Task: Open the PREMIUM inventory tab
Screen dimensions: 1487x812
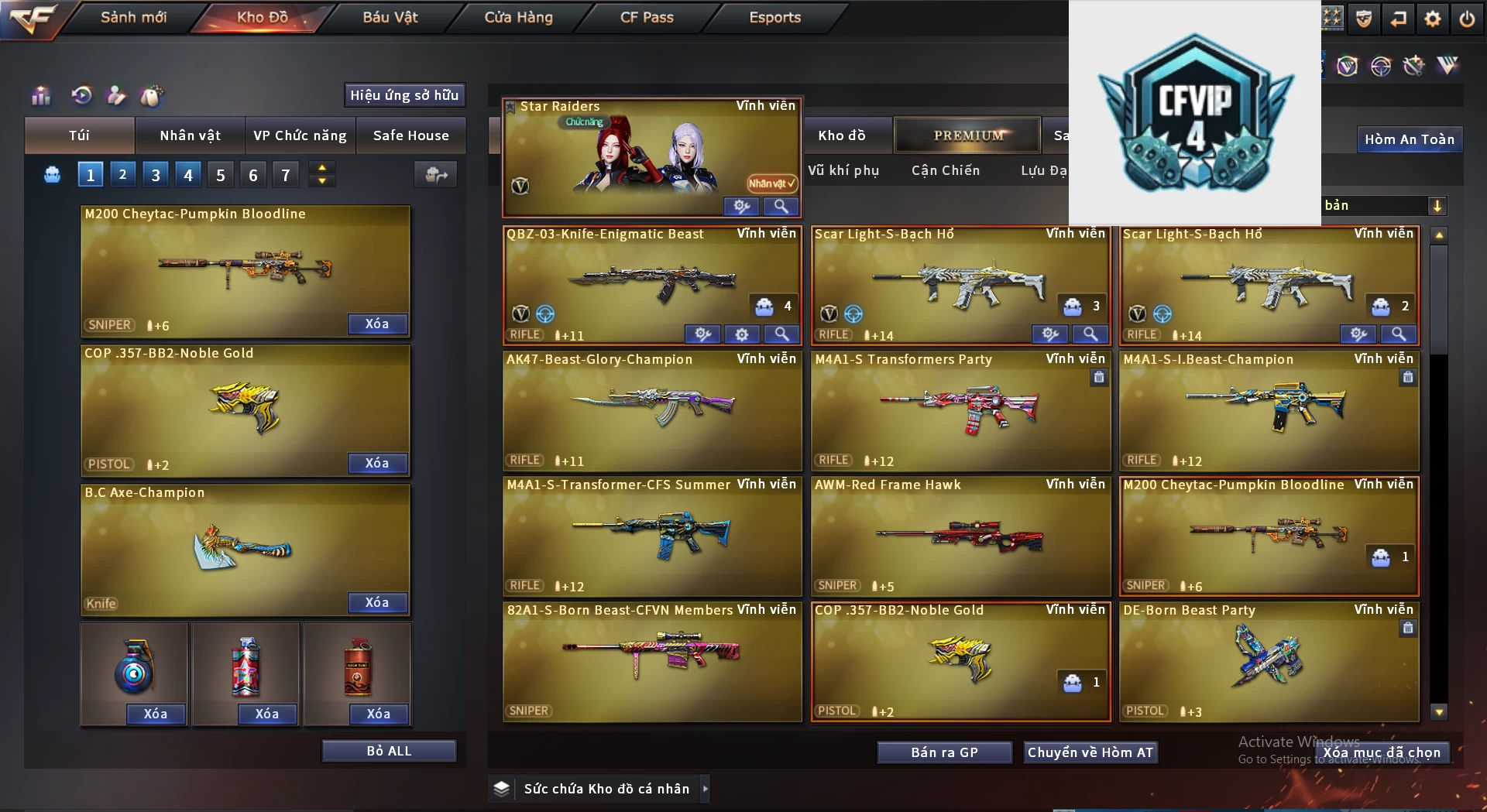Action: (968, 135)
